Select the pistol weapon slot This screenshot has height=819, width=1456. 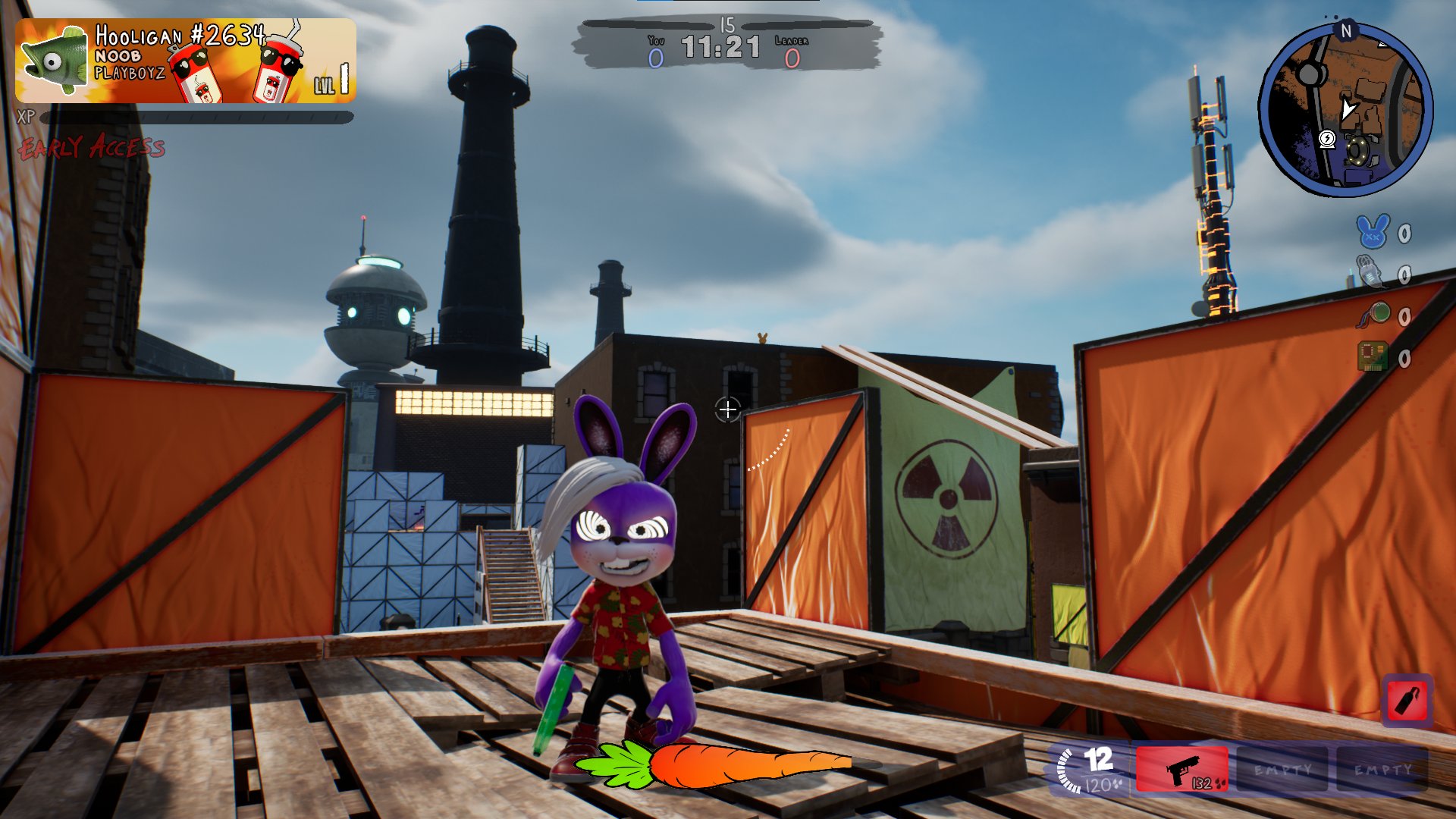[x=1181, y=770]
